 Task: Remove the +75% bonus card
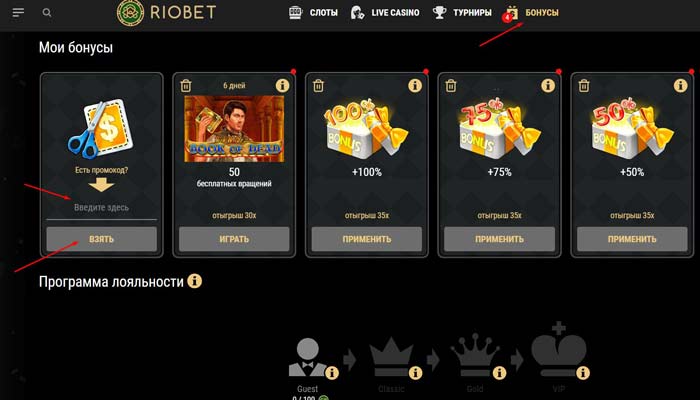451,86
